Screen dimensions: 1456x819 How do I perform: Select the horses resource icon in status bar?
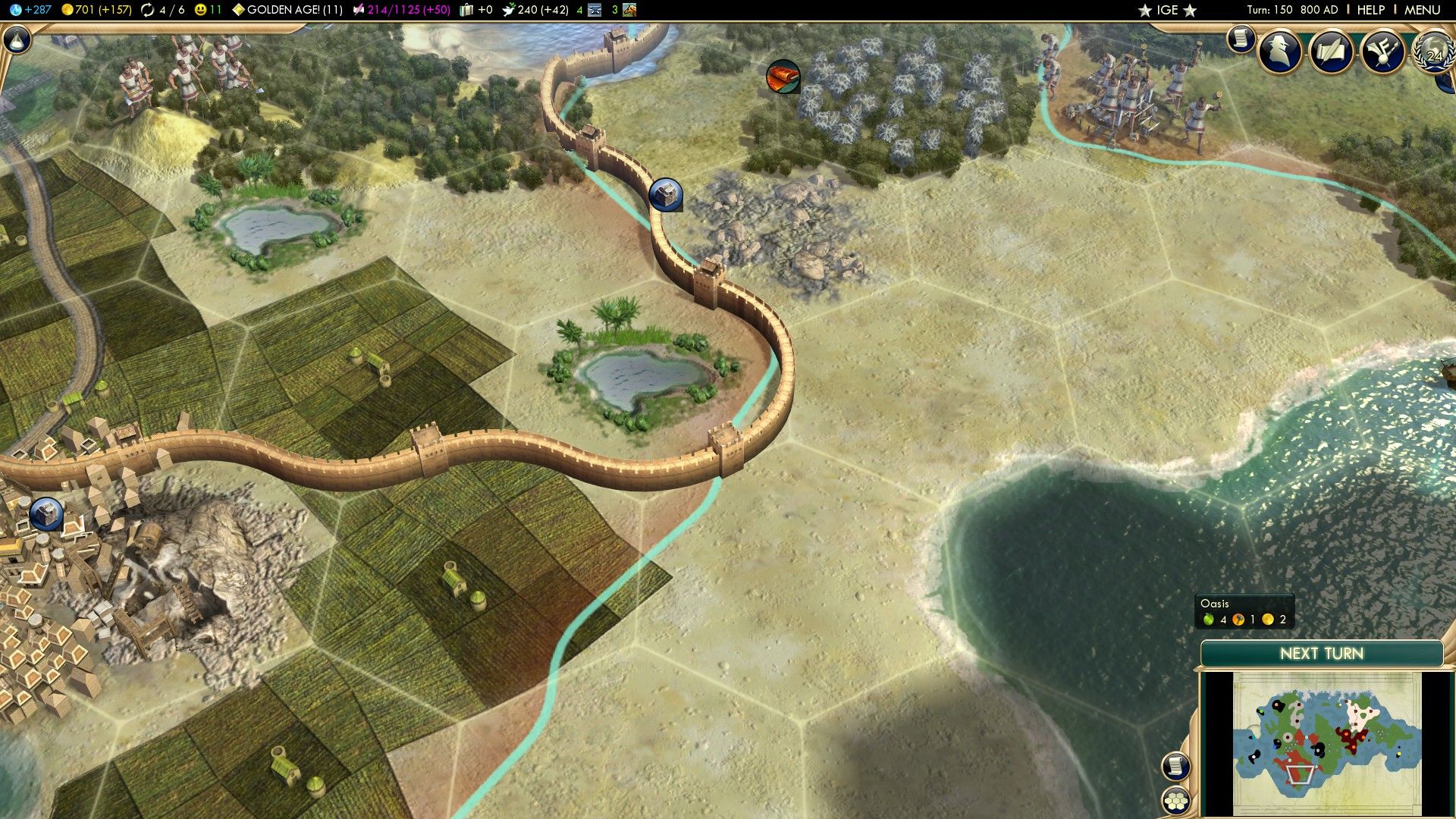coord(628,10)
